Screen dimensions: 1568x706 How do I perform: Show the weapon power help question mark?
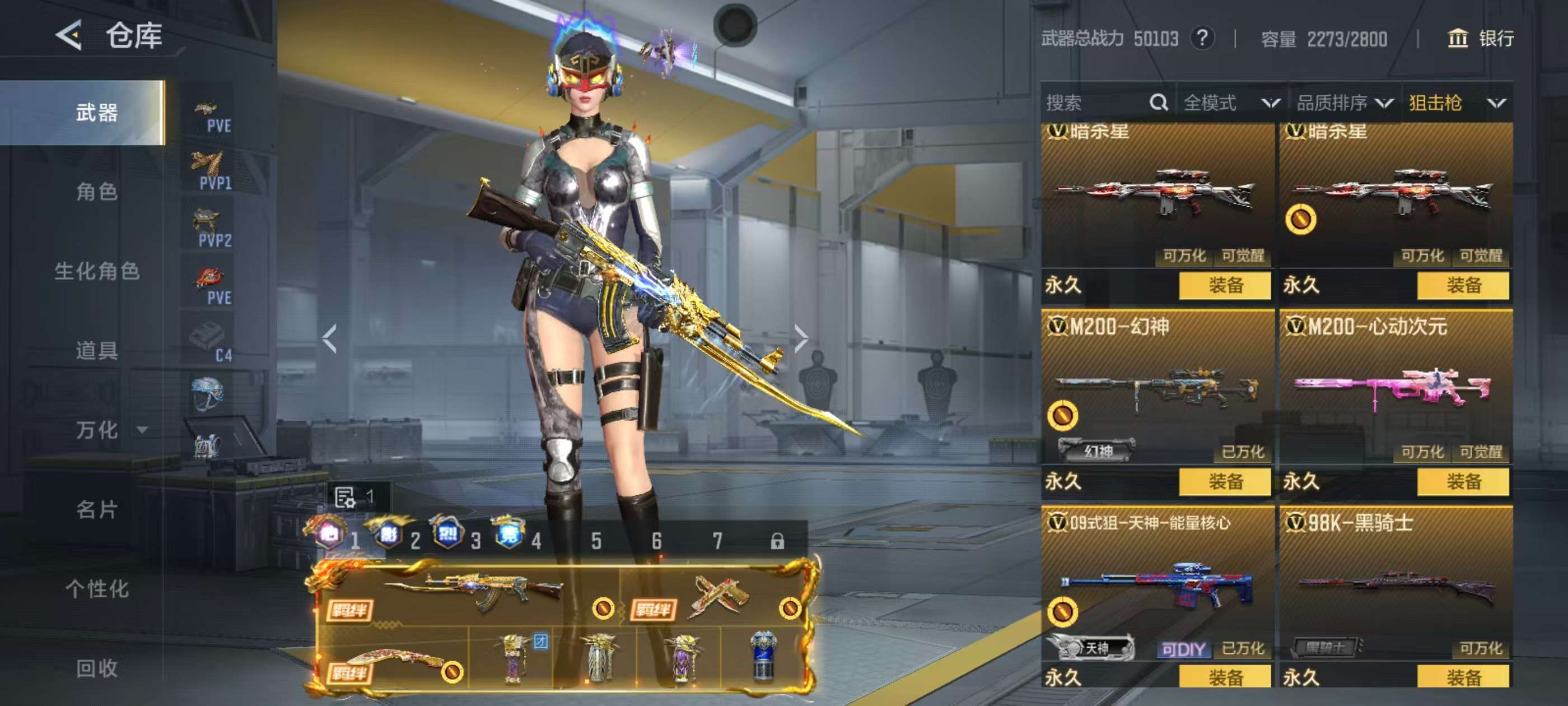point(1202,38)
